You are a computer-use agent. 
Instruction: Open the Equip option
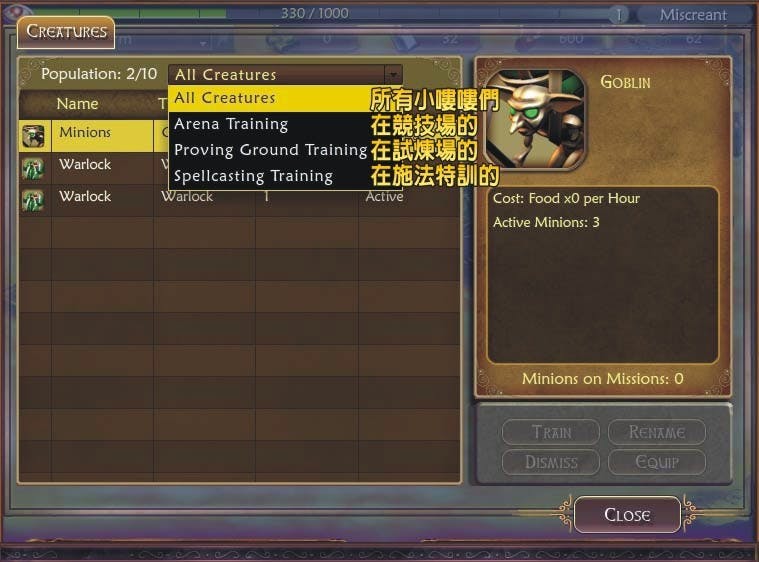point(657,462)
